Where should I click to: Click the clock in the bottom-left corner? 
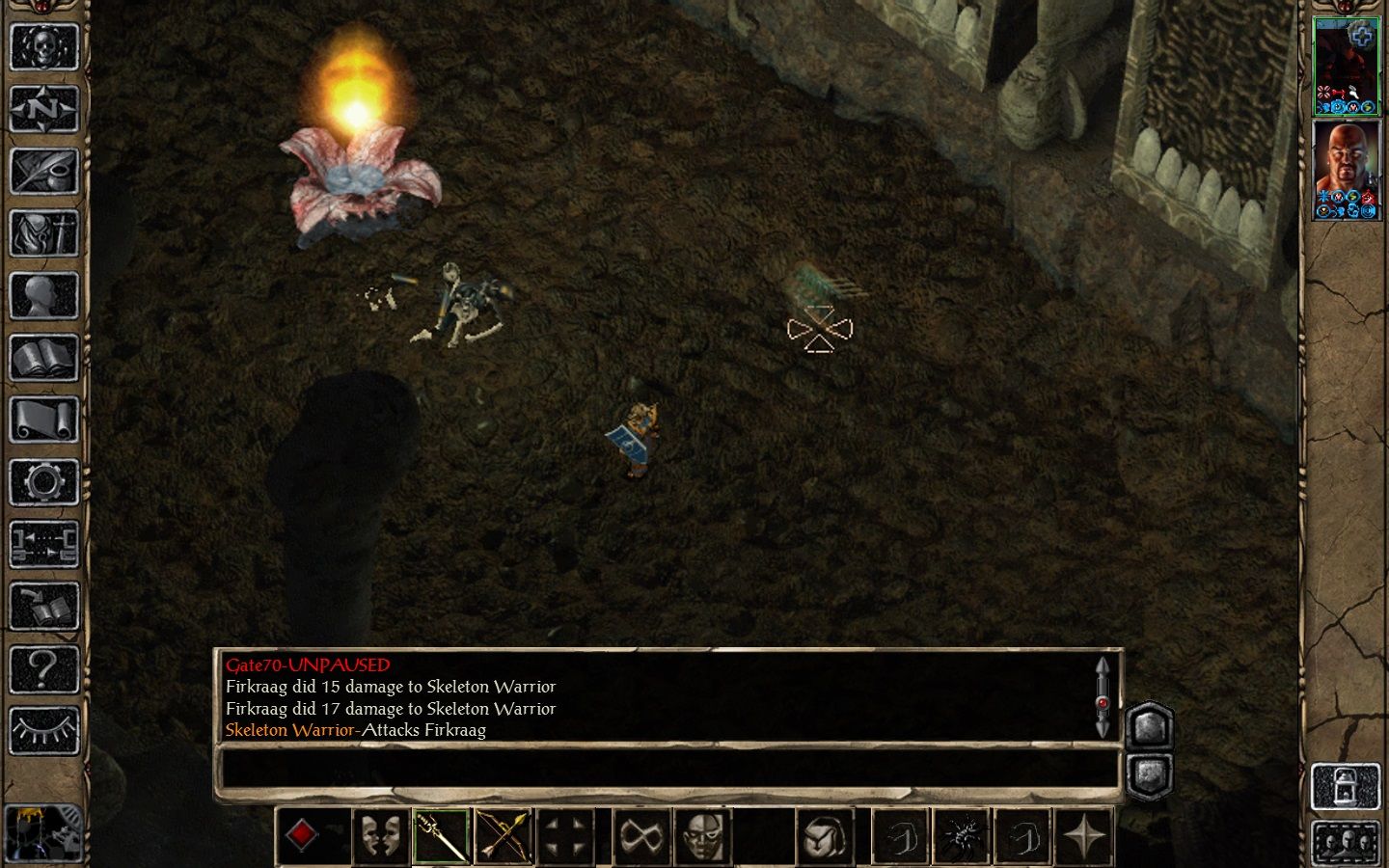coord(43,832)
